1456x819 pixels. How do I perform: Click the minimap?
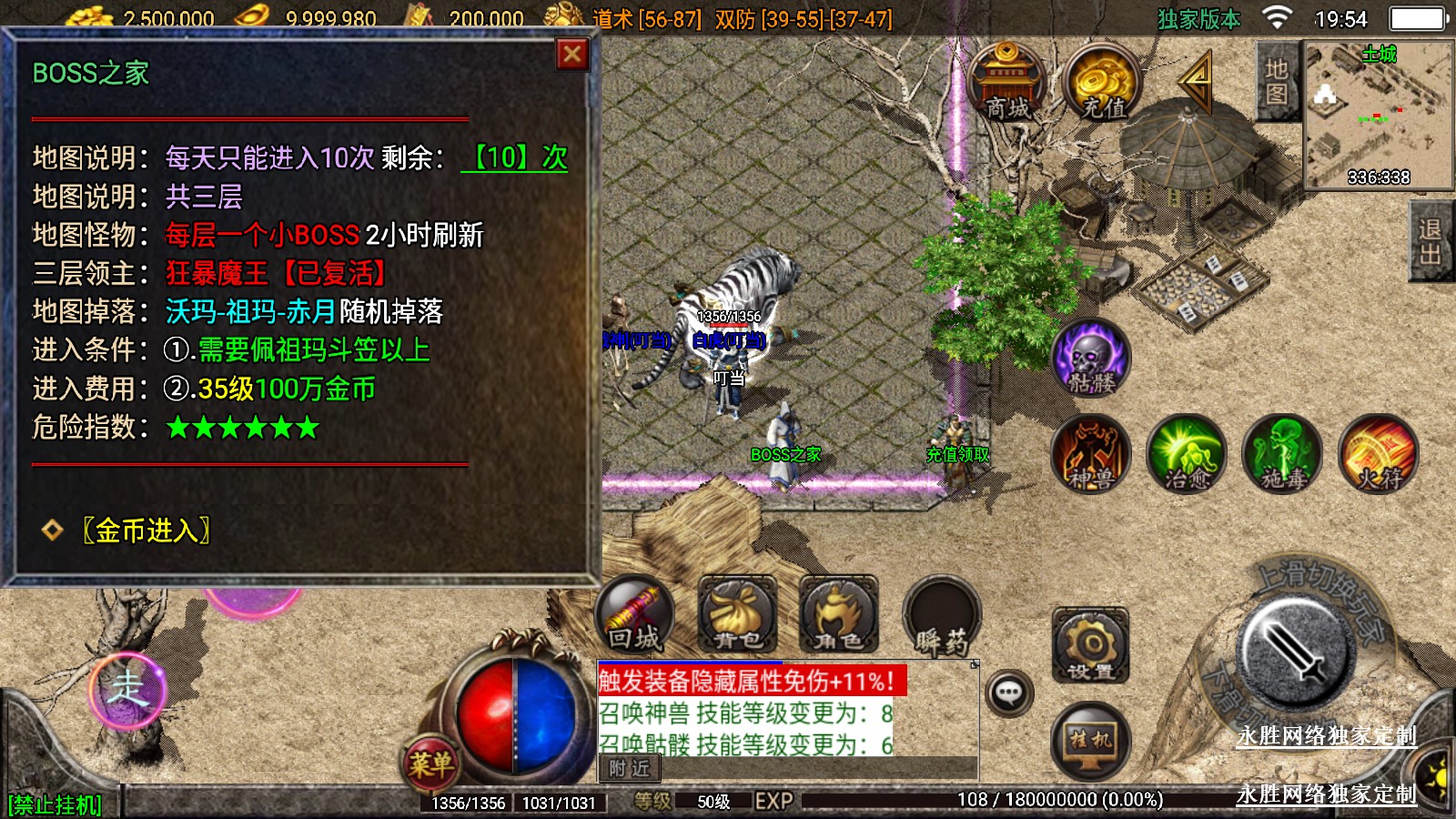click(x=1379, y=116)
